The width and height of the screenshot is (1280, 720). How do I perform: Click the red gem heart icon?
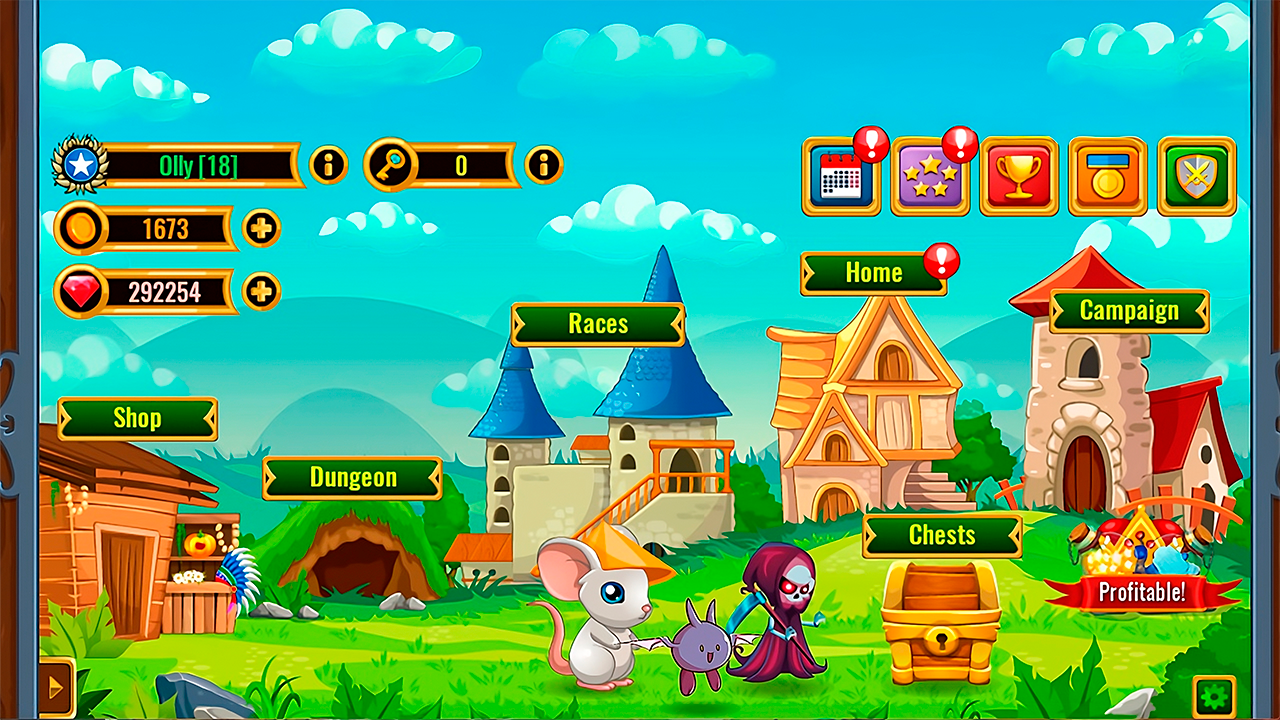point(80,292)
